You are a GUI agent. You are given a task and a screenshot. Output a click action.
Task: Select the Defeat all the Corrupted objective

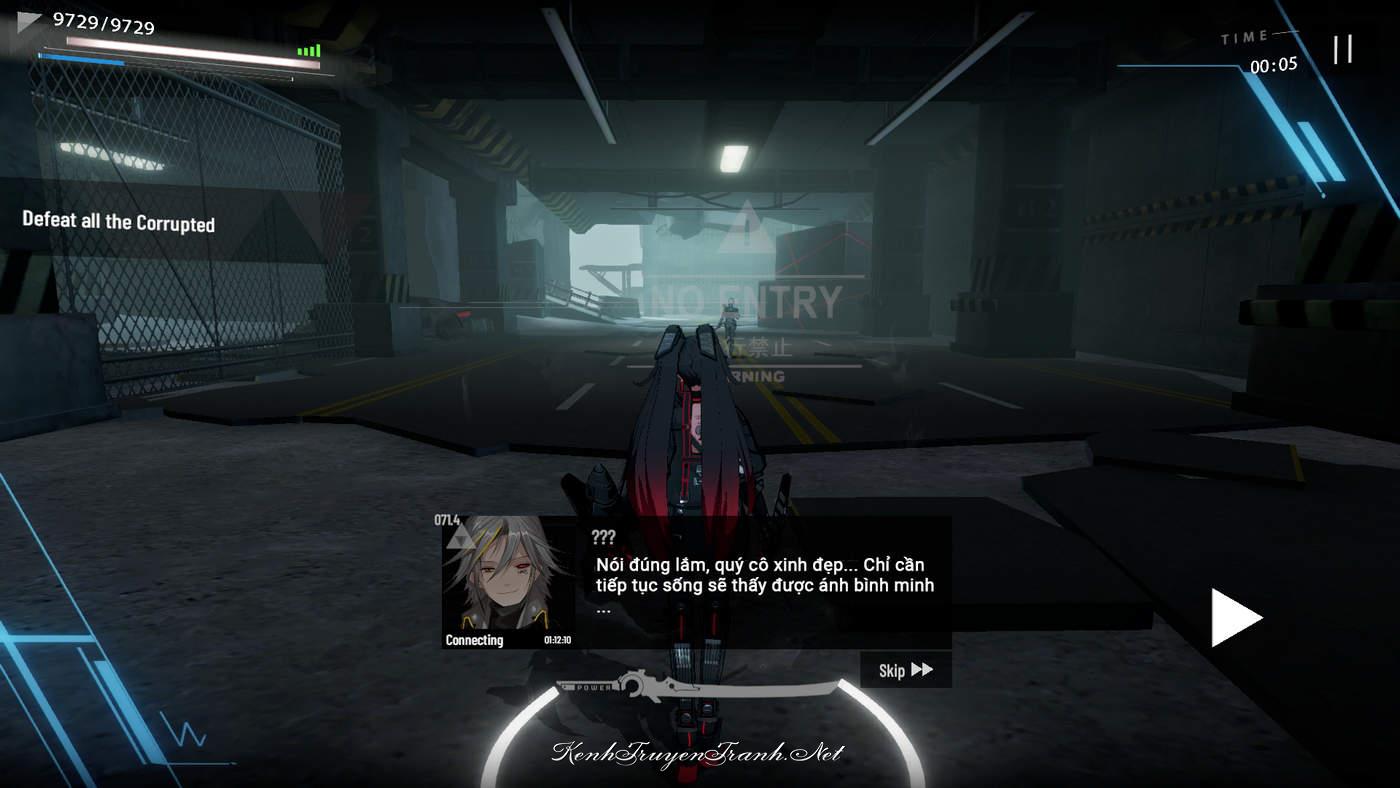click(119, 222)
